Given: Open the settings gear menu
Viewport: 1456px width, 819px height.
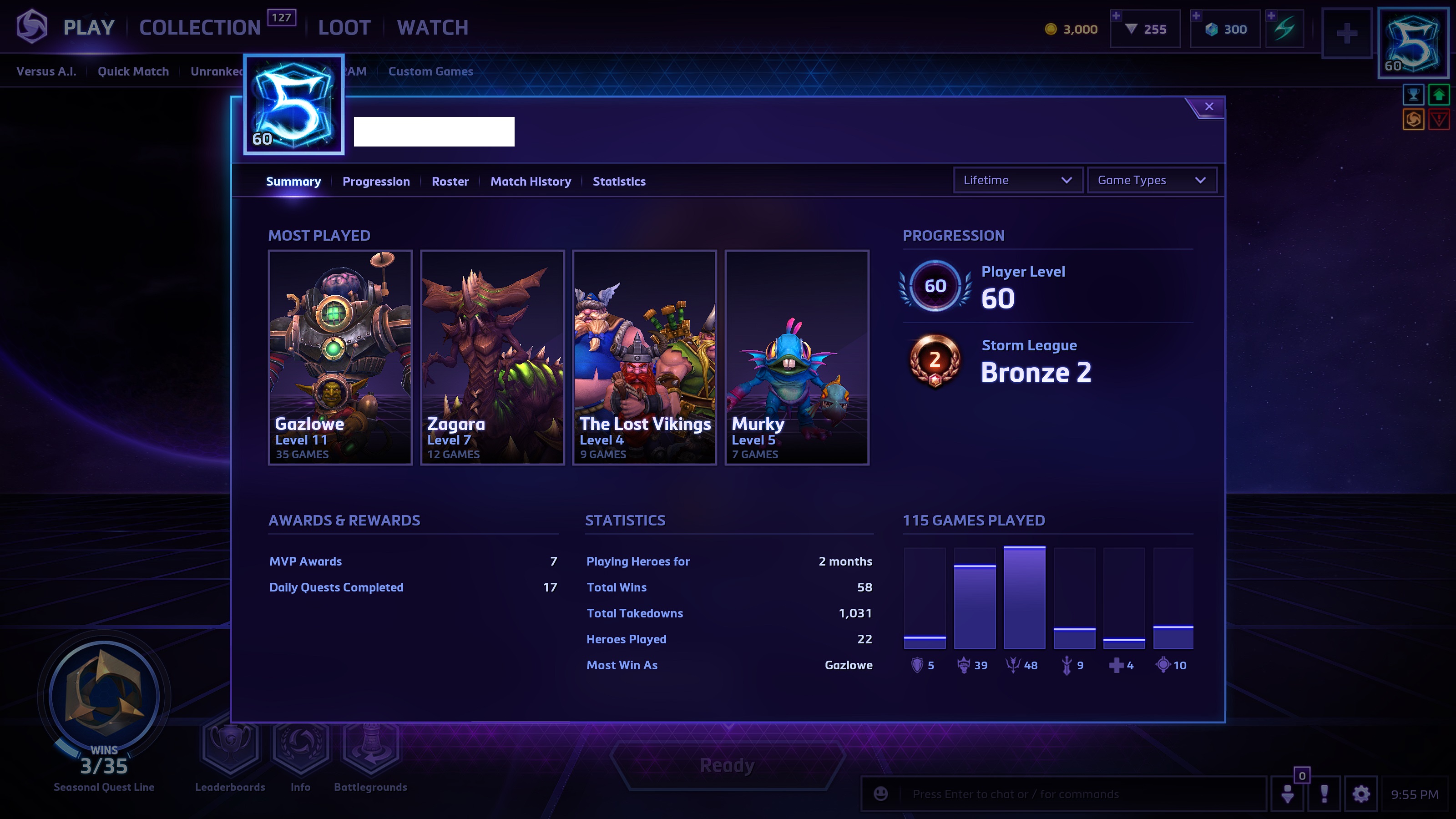Looking at the screenshot, I should coord(1360,794).
